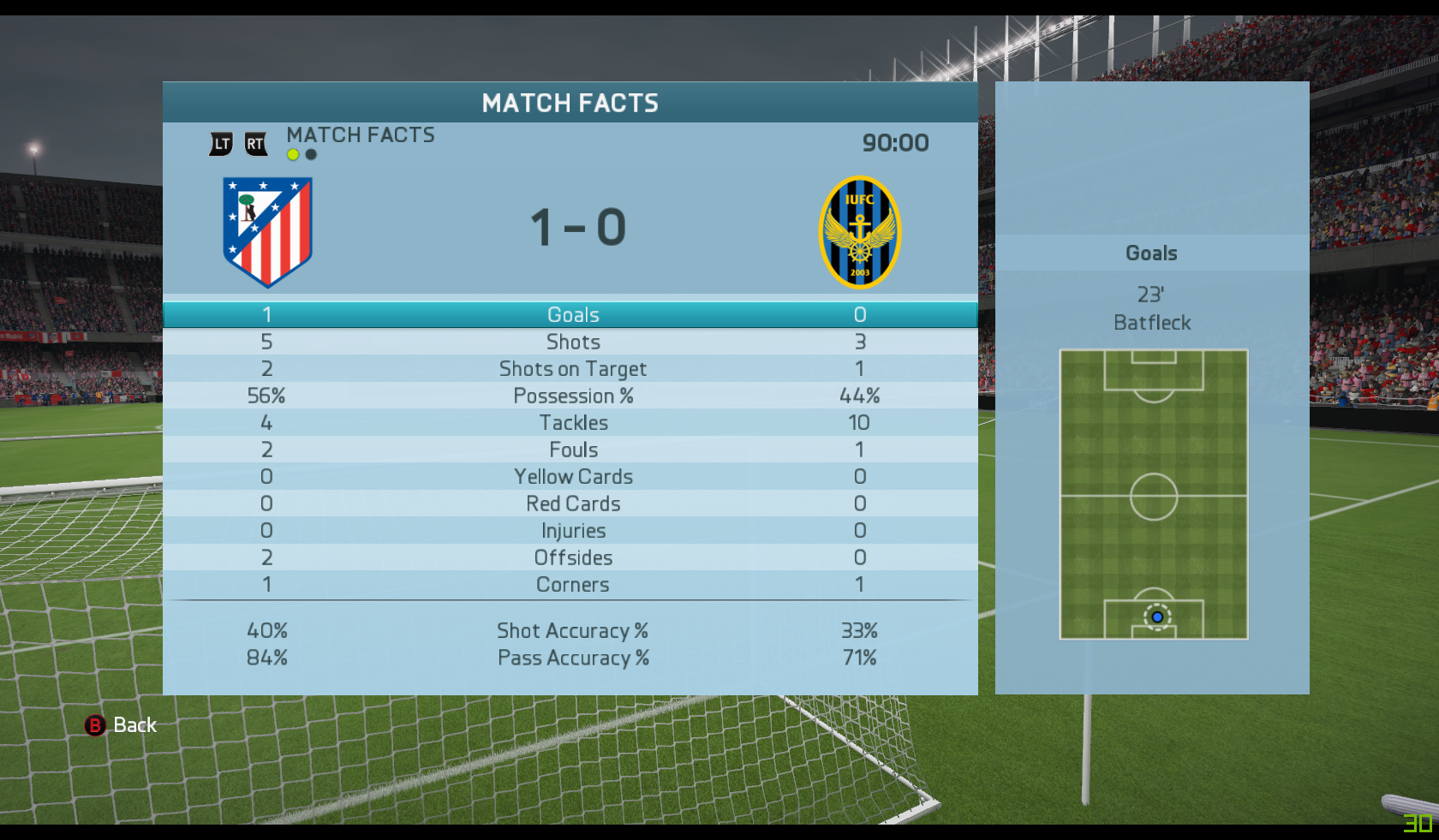1439x840 pixels.
Task: Select the Tackles stat row
Action: coord(572,423)
